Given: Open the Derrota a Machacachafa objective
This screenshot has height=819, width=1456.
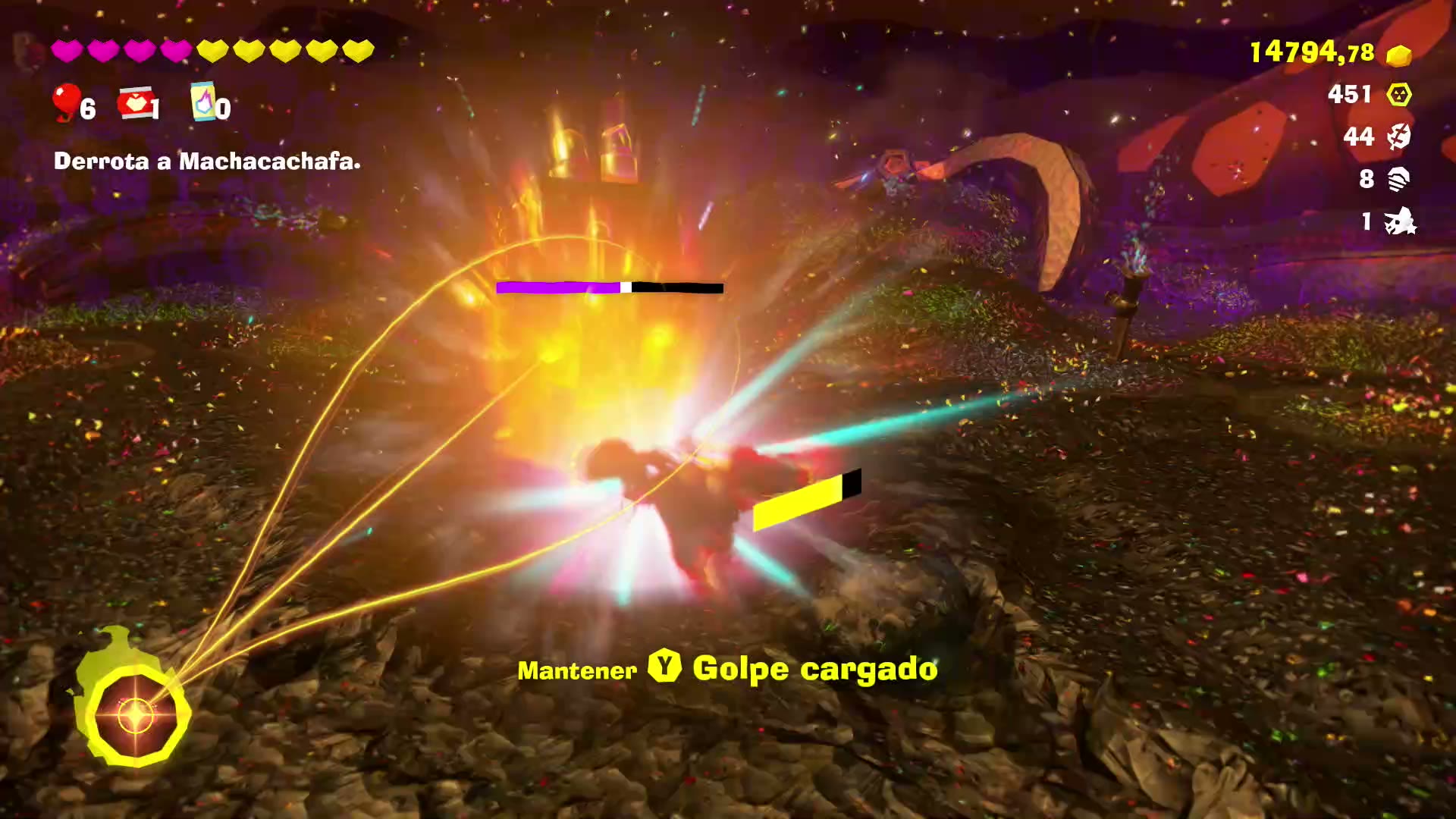Looking at the screenshot, I should click(x=207, y=162).
